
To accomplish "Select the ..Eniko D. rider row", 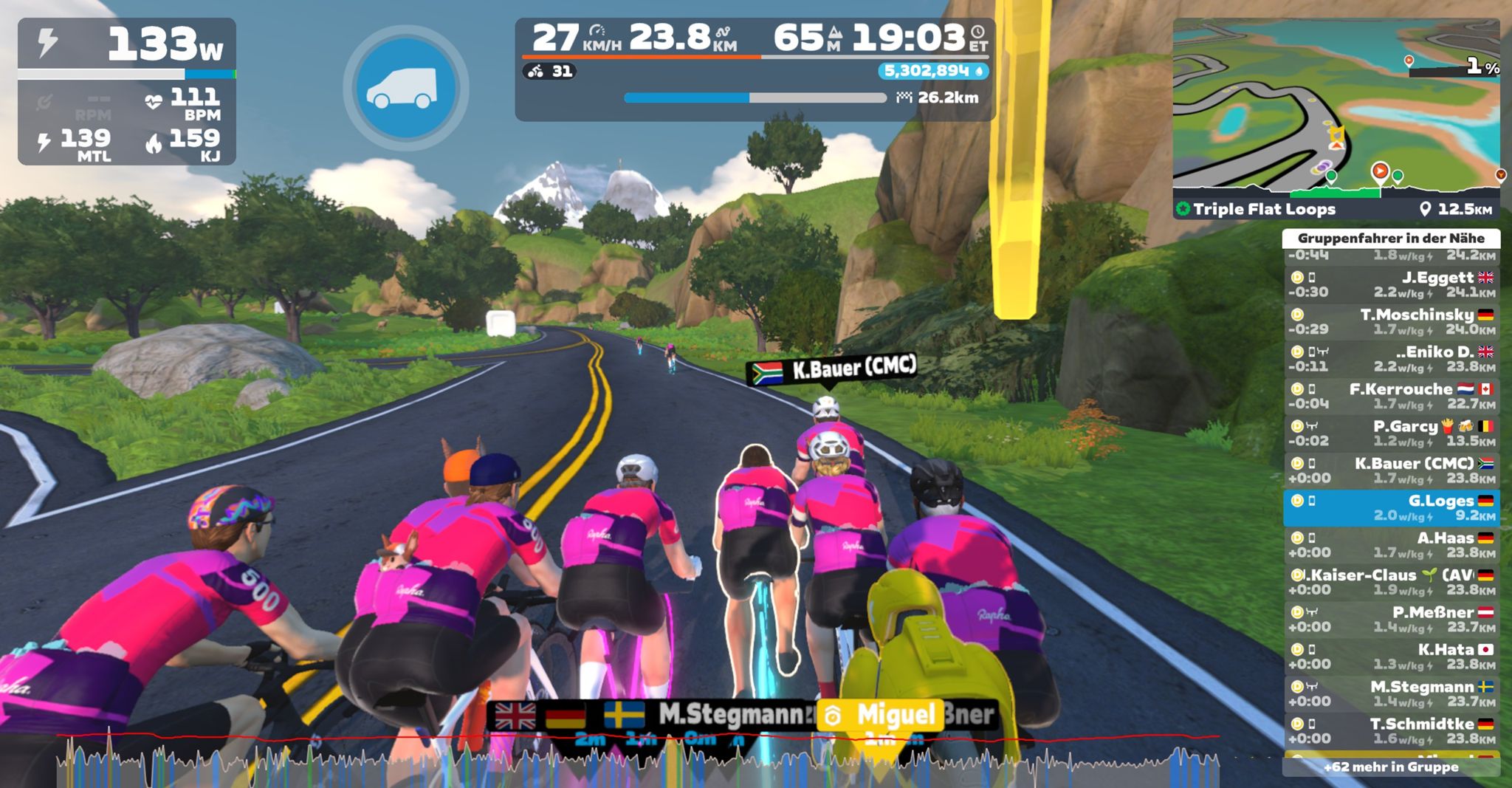I will tap(1392, 359).
